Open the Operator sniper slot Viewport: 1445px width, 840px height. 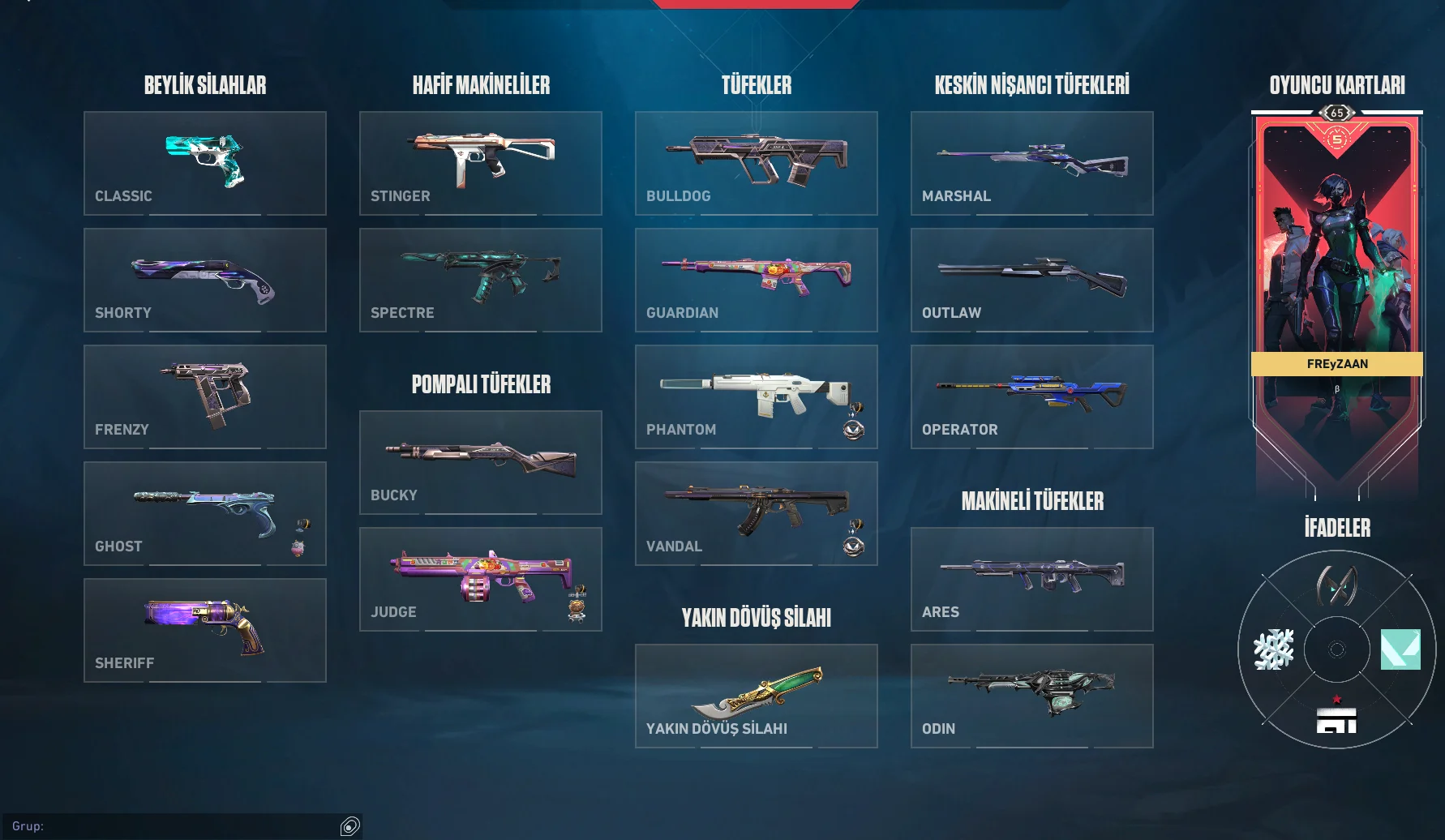(1031, 396)
